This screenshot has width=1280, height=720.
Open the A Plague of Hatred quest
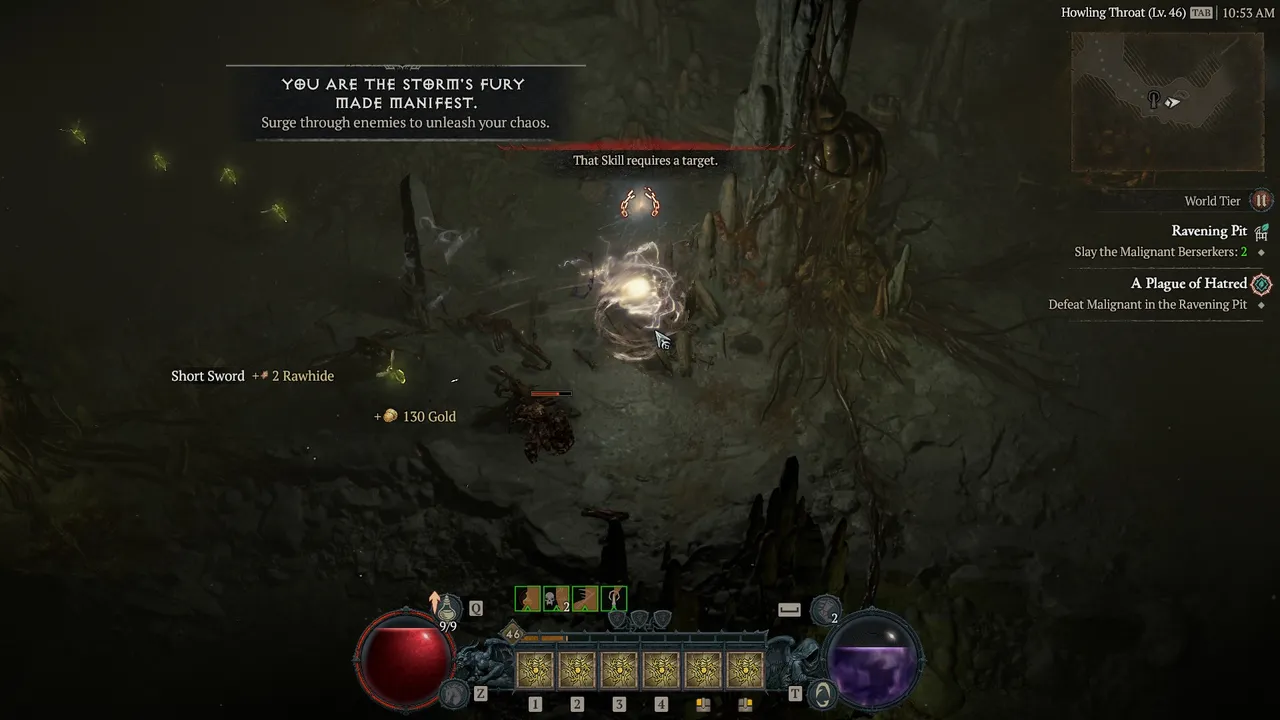pyautogui.click(x=1188, y=284)
